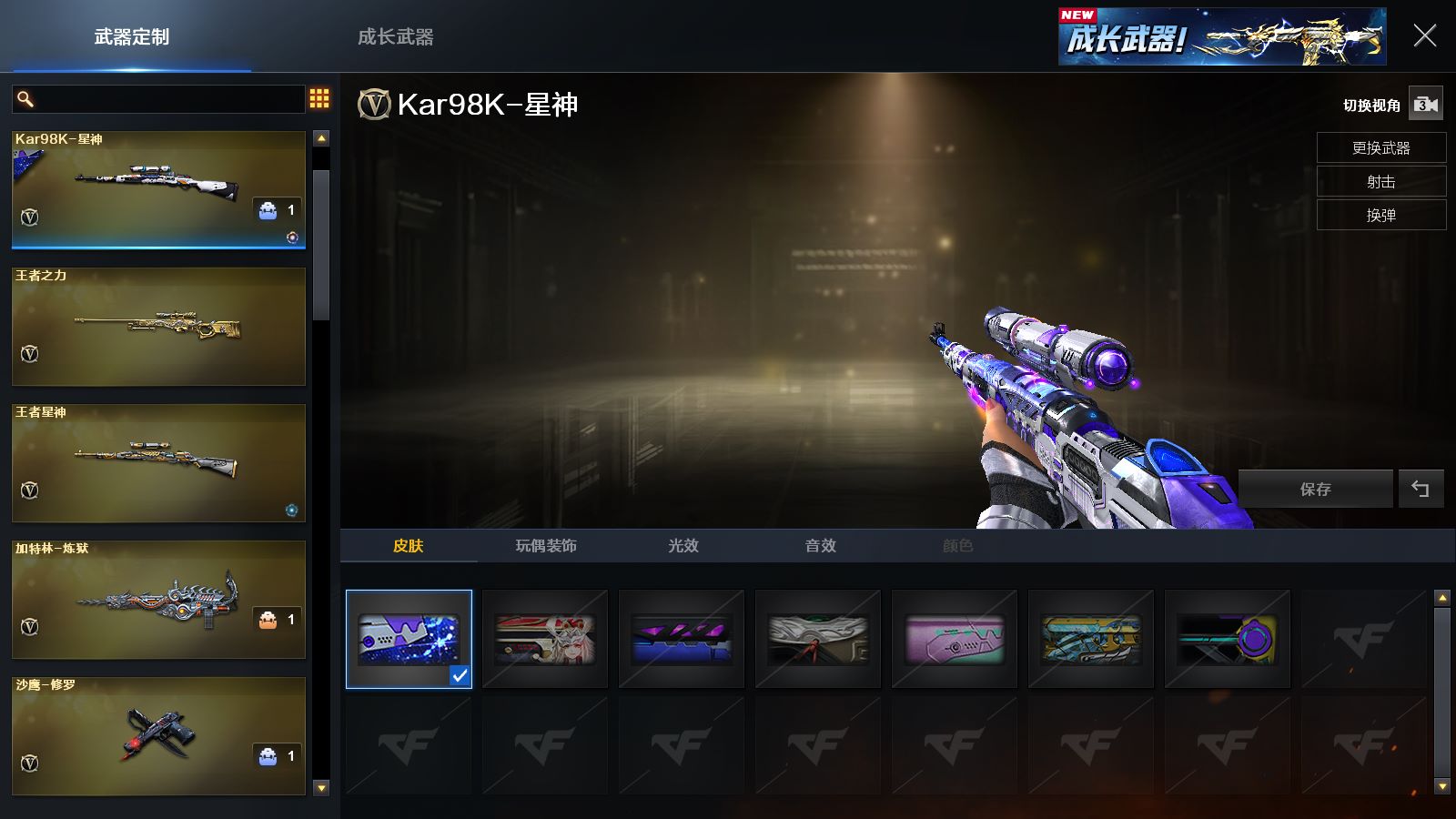Open the 更换武器 option

1380,147
